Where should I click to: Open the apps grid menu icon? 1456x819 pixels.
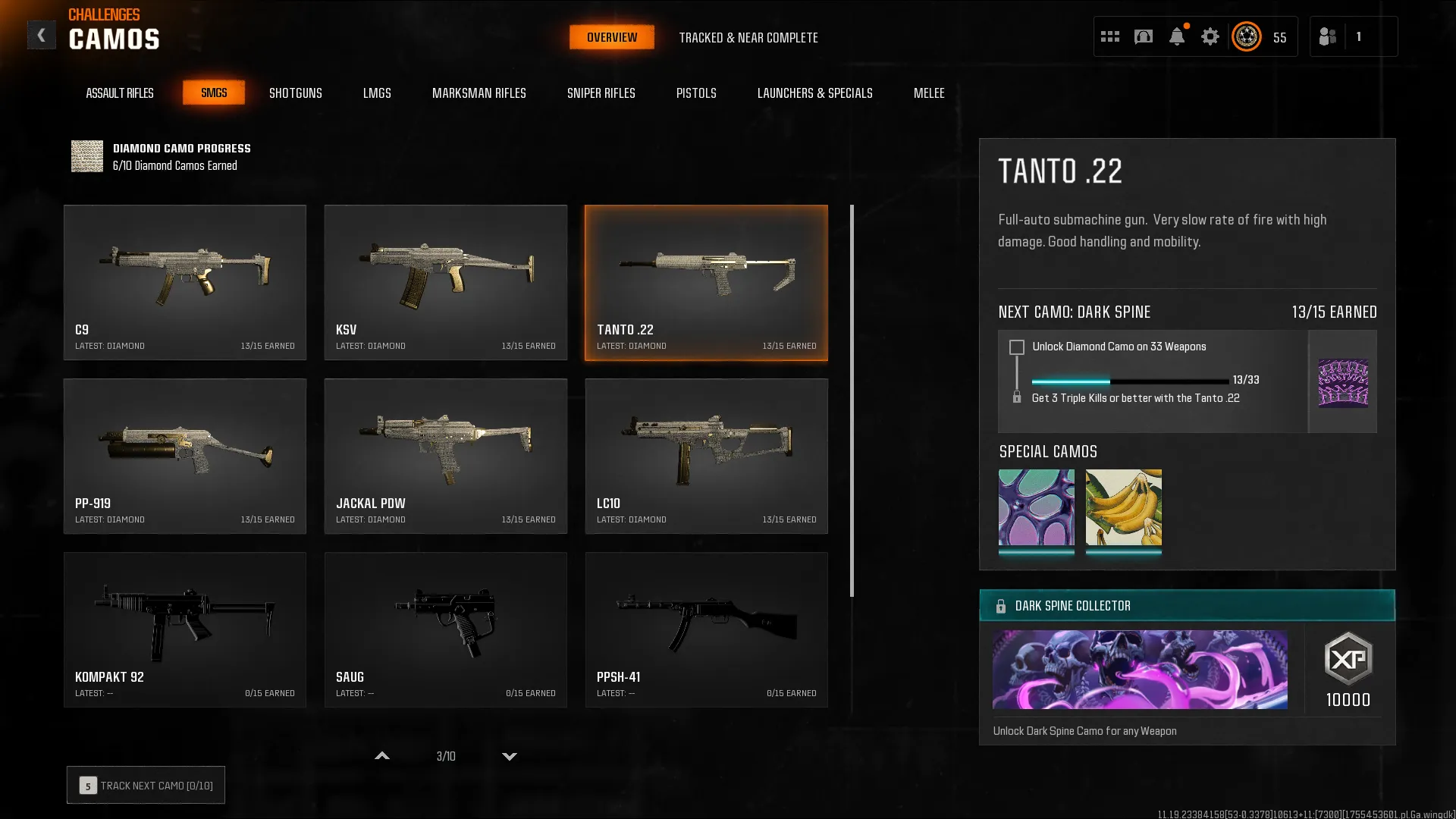pos(1109,36)
